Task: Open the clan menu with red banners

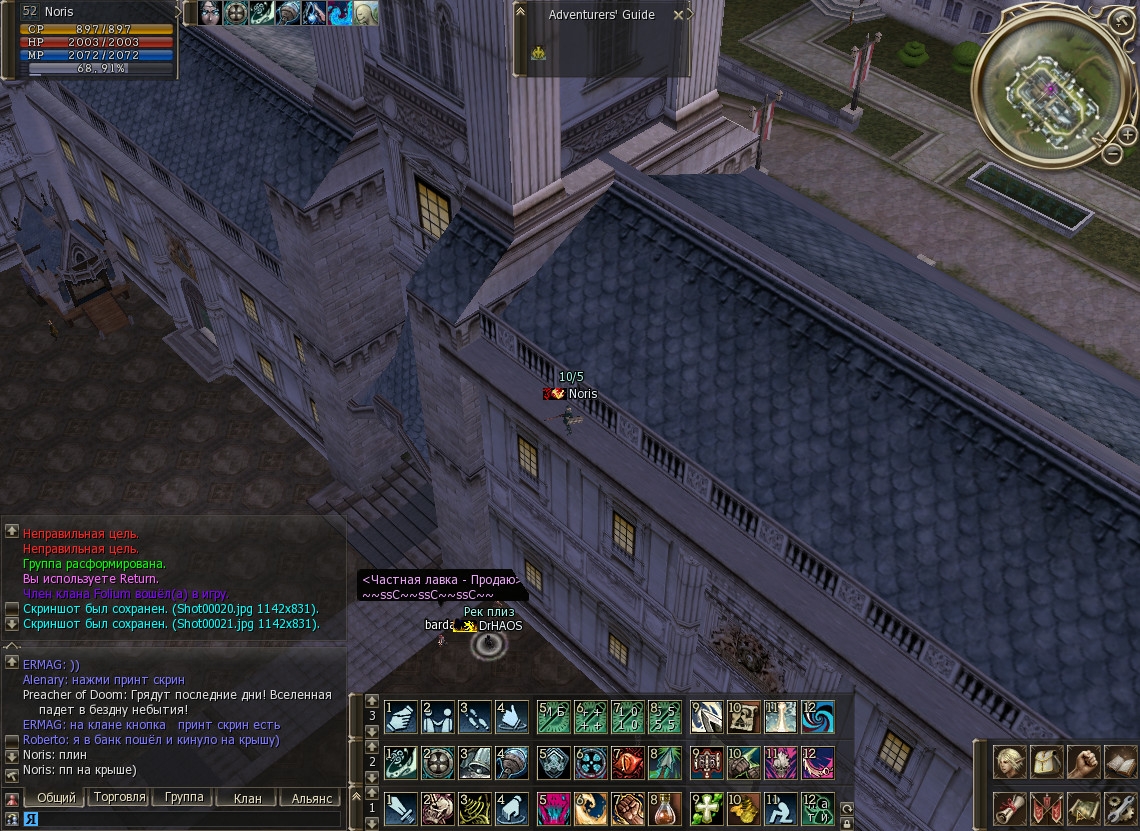Action: click(x=1046, y=808)
